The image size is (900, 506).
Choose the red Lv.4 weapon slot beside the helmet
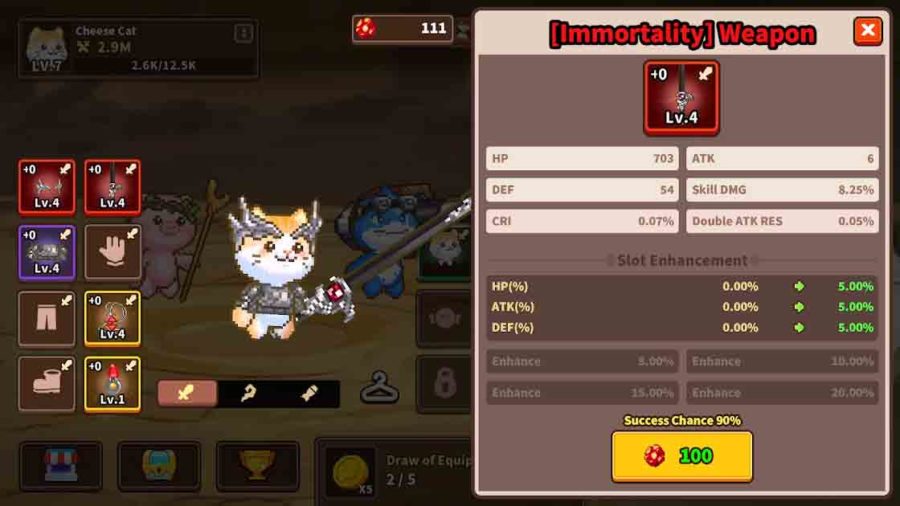pos(112,187)
